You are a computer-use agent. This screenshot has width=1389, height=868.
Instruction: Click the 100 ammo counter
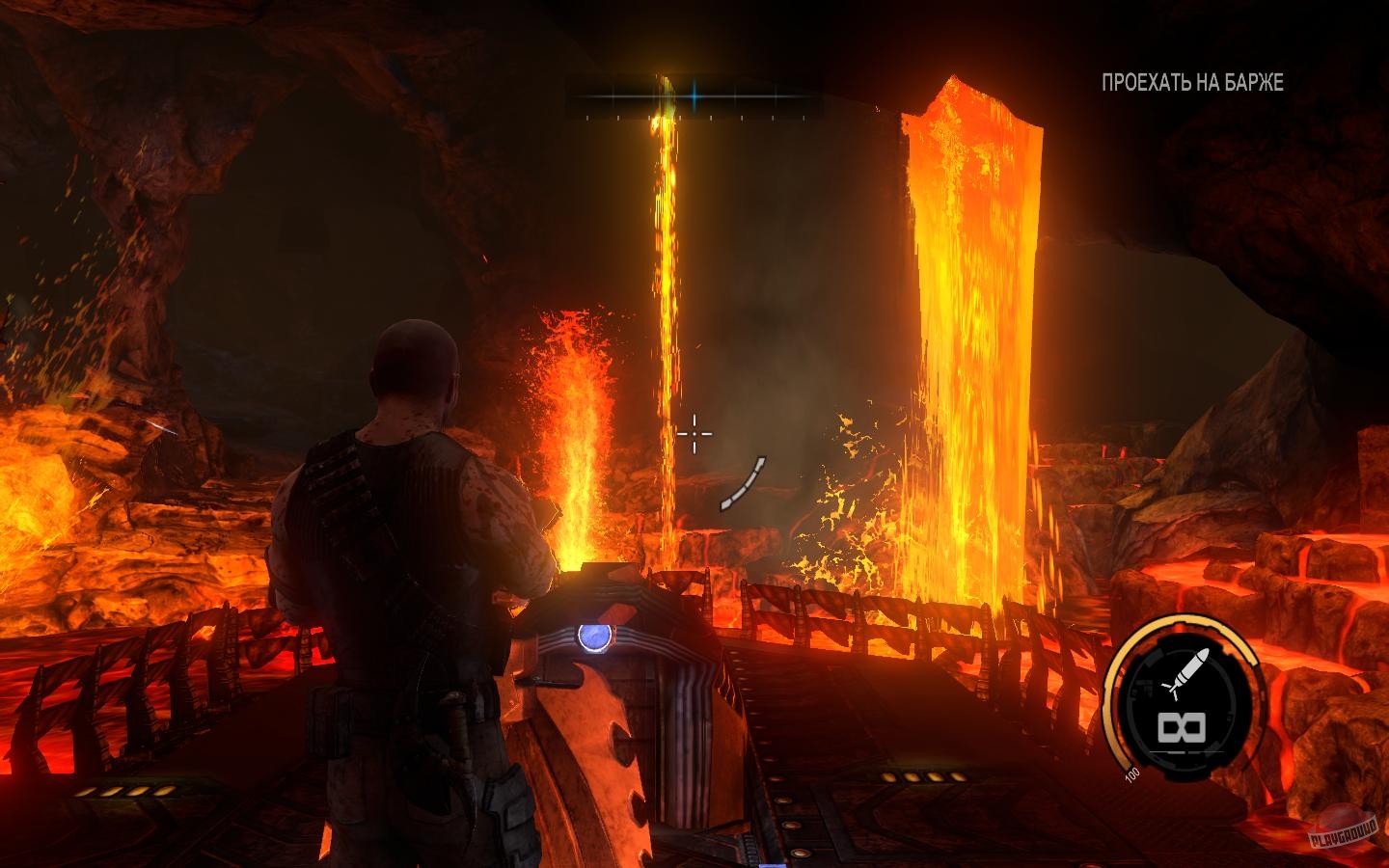pos(1130,773)
